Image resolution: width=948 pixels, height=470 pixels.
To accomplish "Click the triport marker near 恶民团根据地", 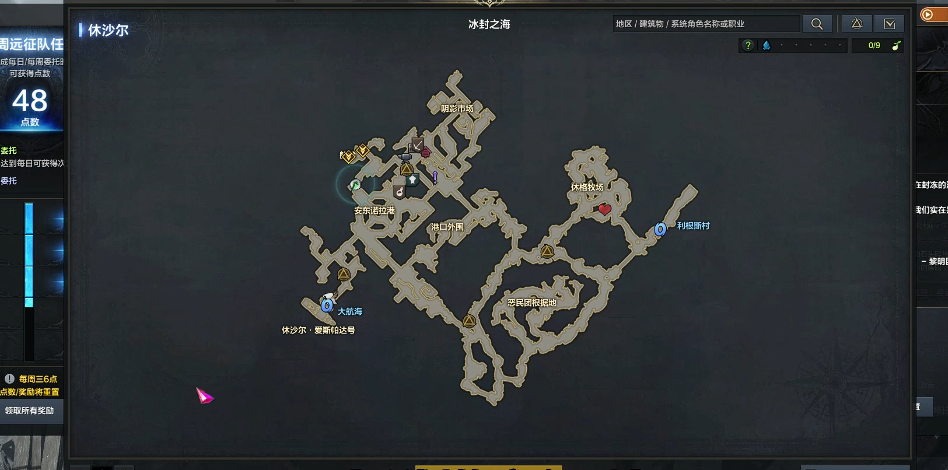I will point(548,251).
